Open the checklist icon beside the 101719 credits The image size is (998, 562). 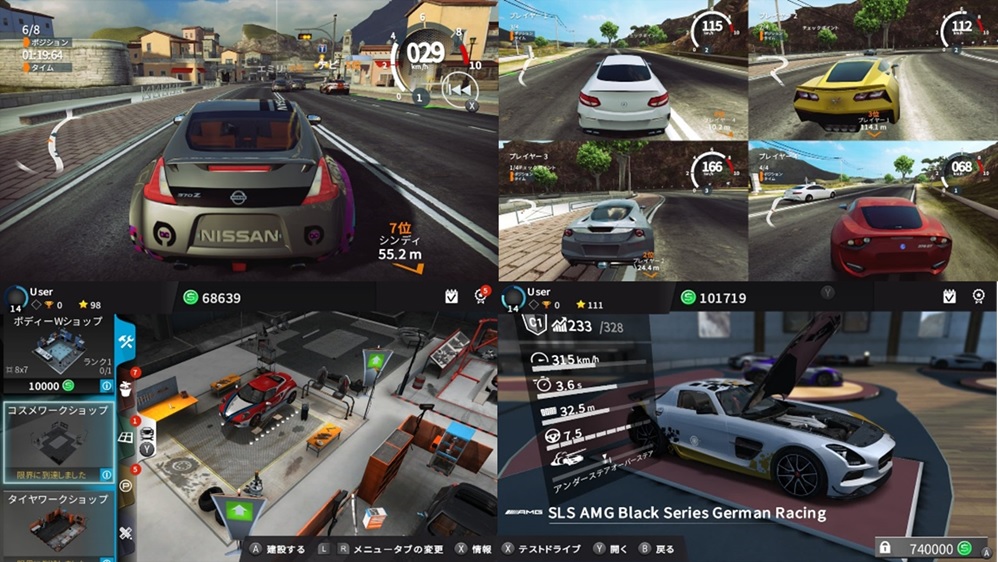click(949, 297)
